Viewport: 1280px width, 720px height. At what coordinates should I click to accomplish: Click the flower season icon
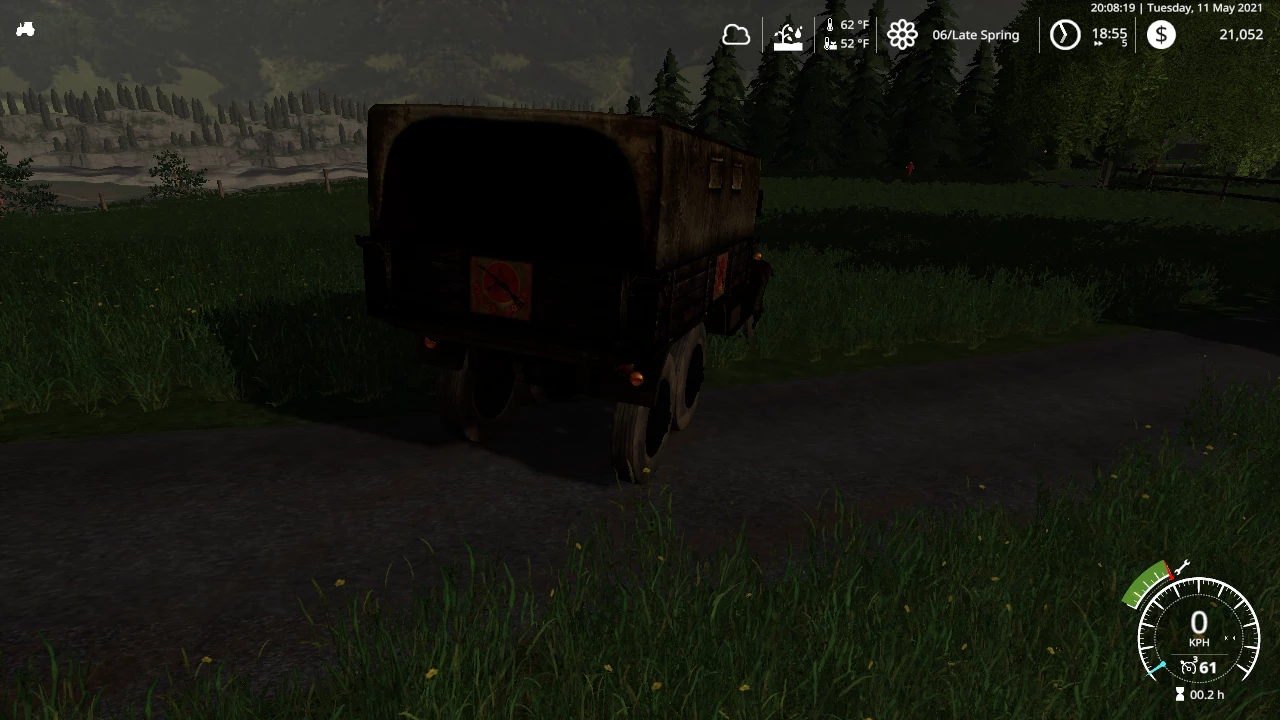click(902, 36)
